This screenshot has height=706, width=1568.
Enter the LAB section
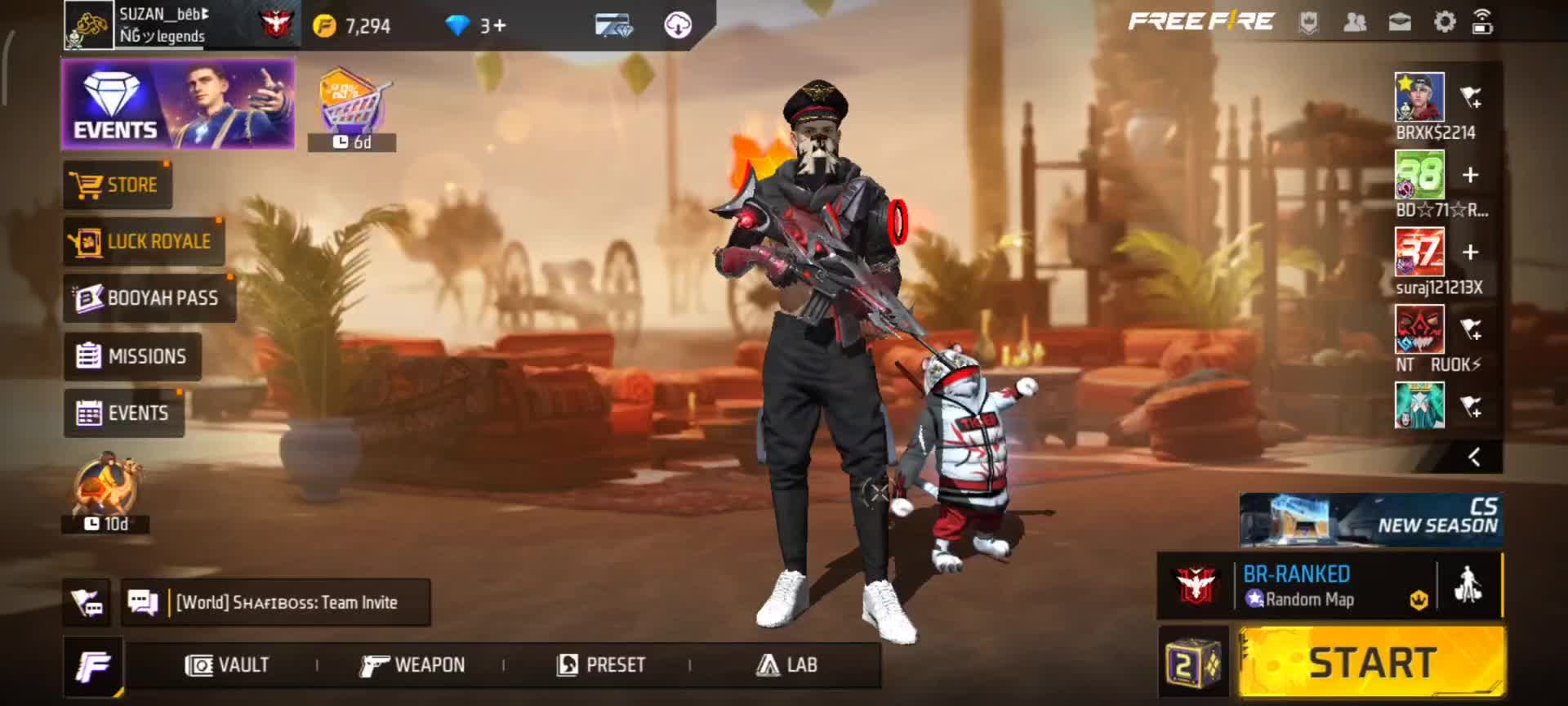[x=787, y=665]
